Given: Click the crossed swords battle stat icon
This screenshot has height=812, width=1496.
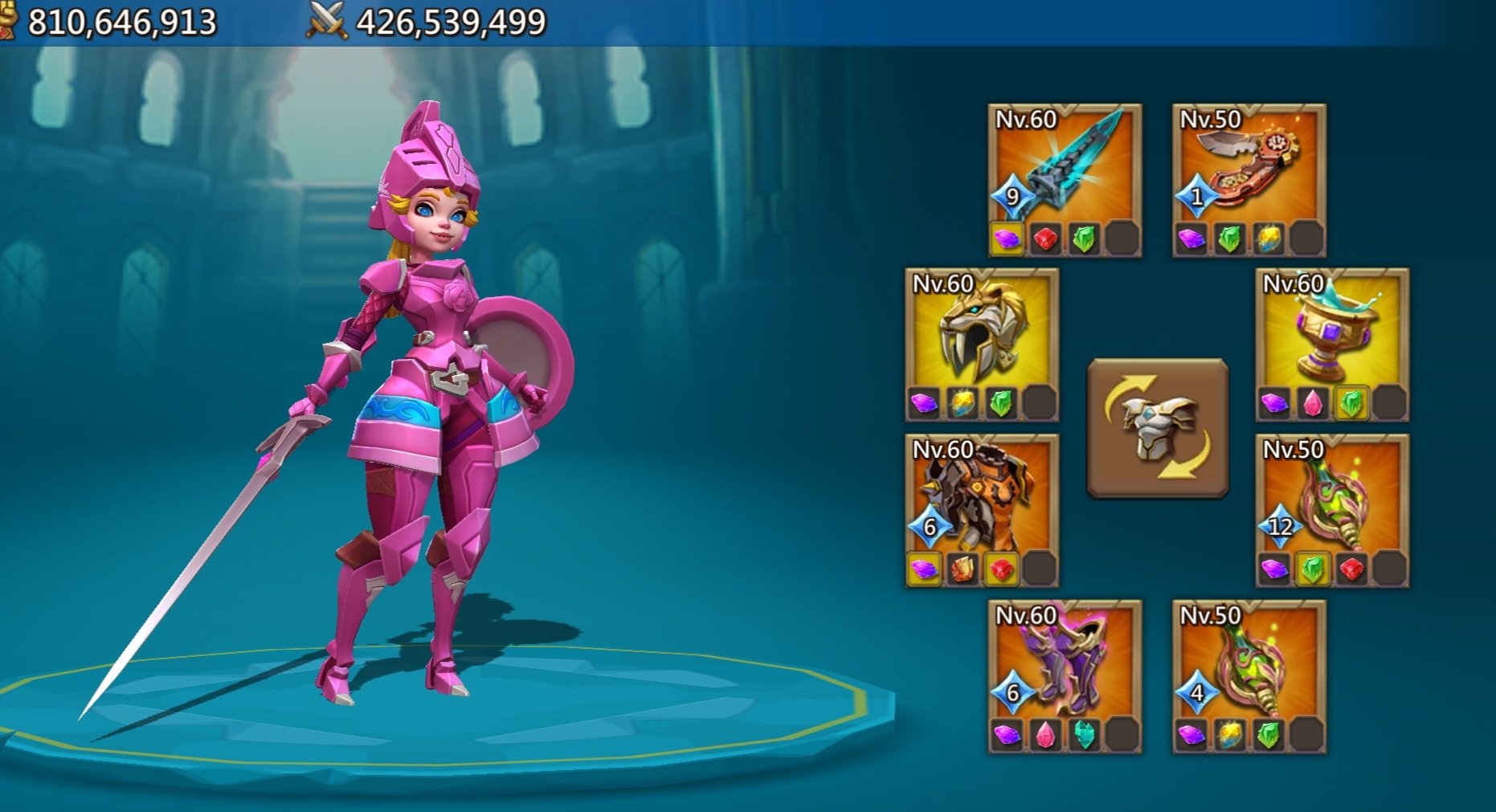Looking at the screenshot, I should pos(326,20).
